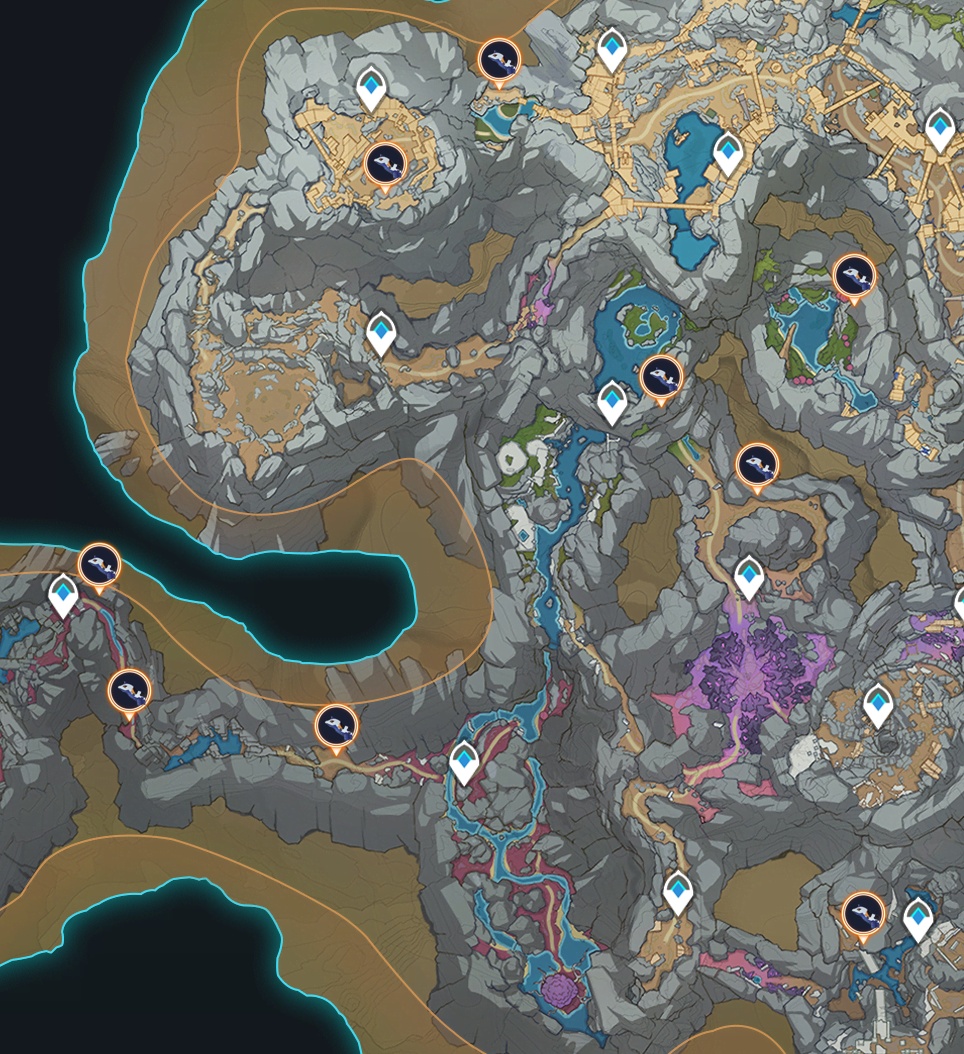
Task: Select the teleport pin in the narrow sandy canyon
Action: point(381,332)
